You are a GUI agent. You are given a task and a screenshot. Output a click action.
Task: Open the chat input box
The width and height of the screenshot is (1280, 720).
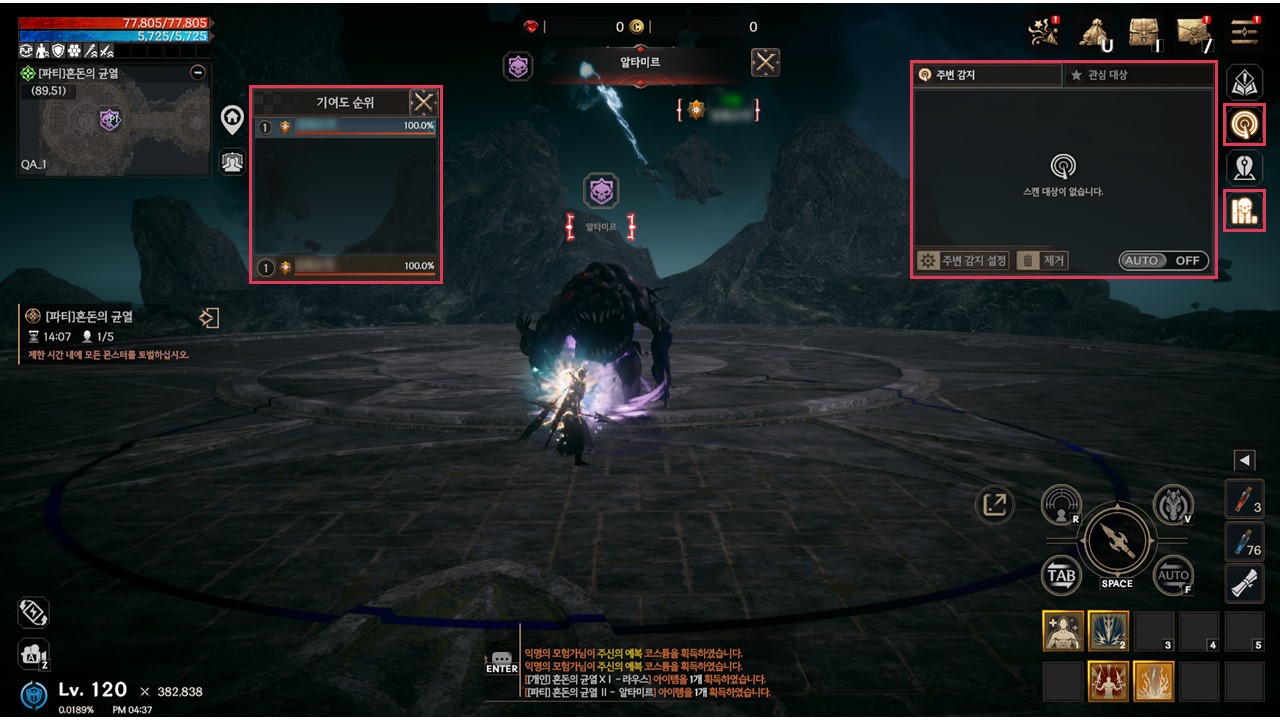(502, 663)
